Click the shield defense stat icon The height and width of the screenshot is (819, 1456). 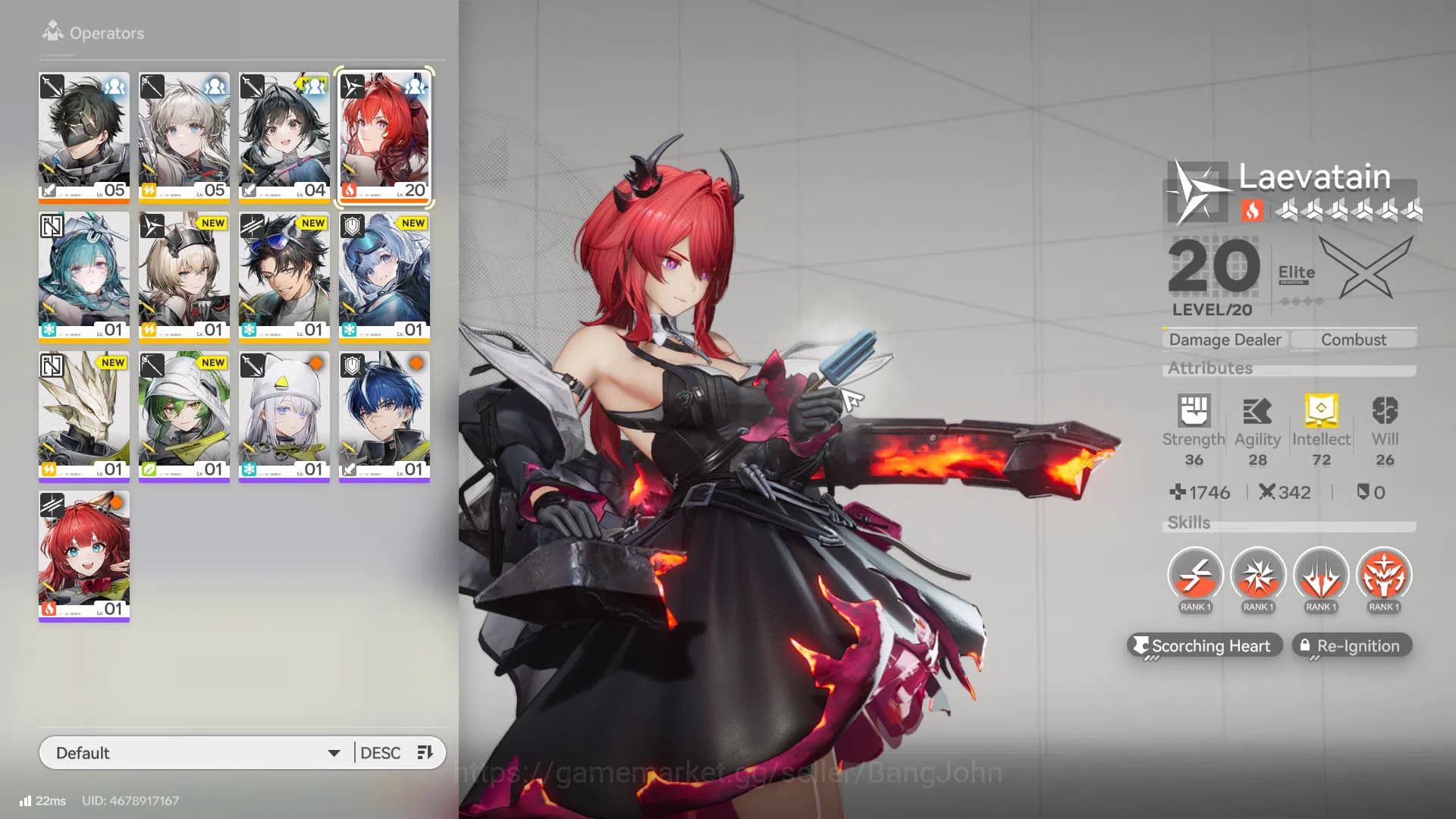pos(1363,492)
